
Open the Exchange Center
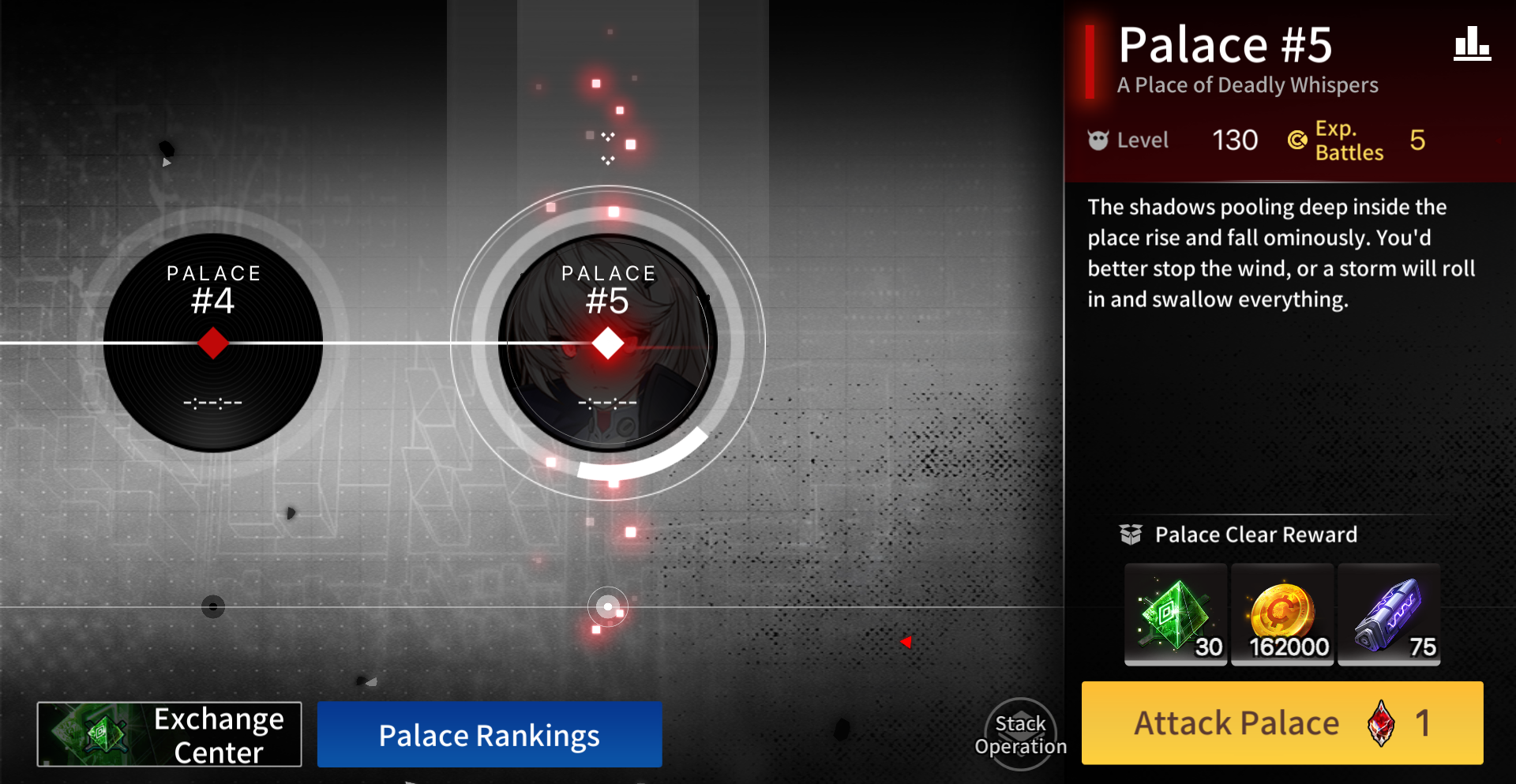[x=170, y=733]
